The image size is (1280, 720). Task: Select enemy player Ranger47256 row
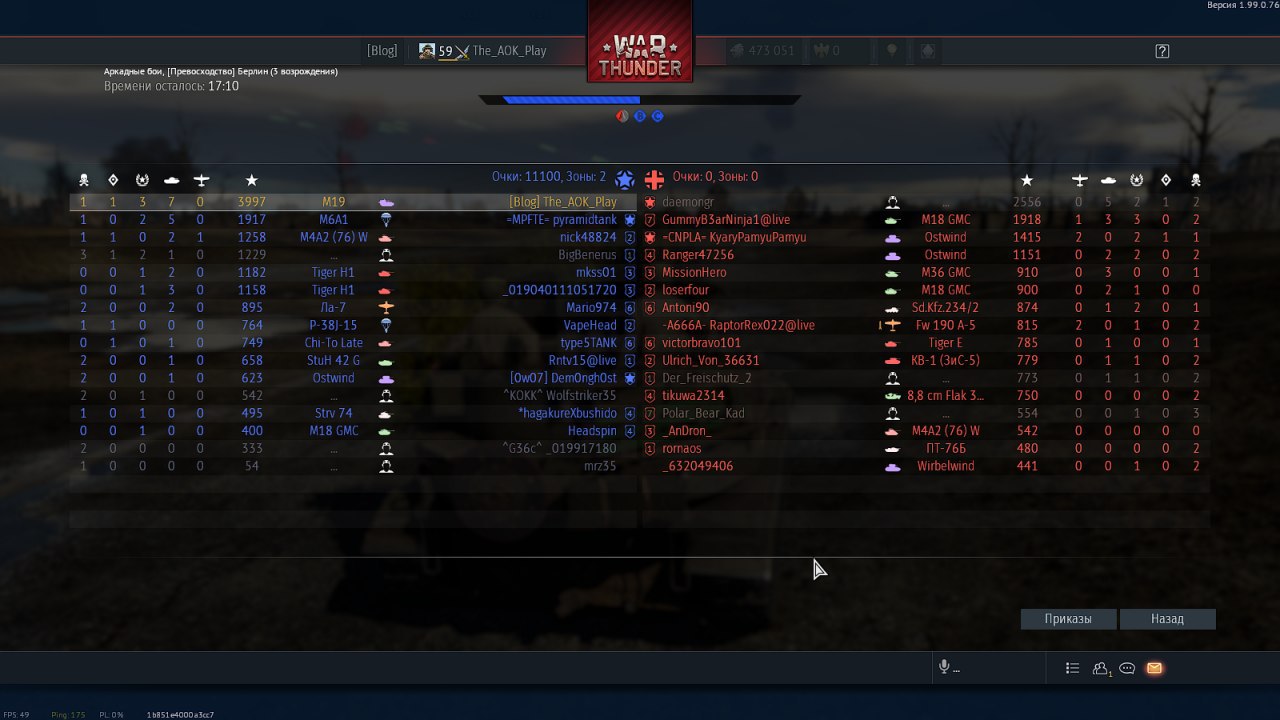pyautogui.click(x=698, y=255)
